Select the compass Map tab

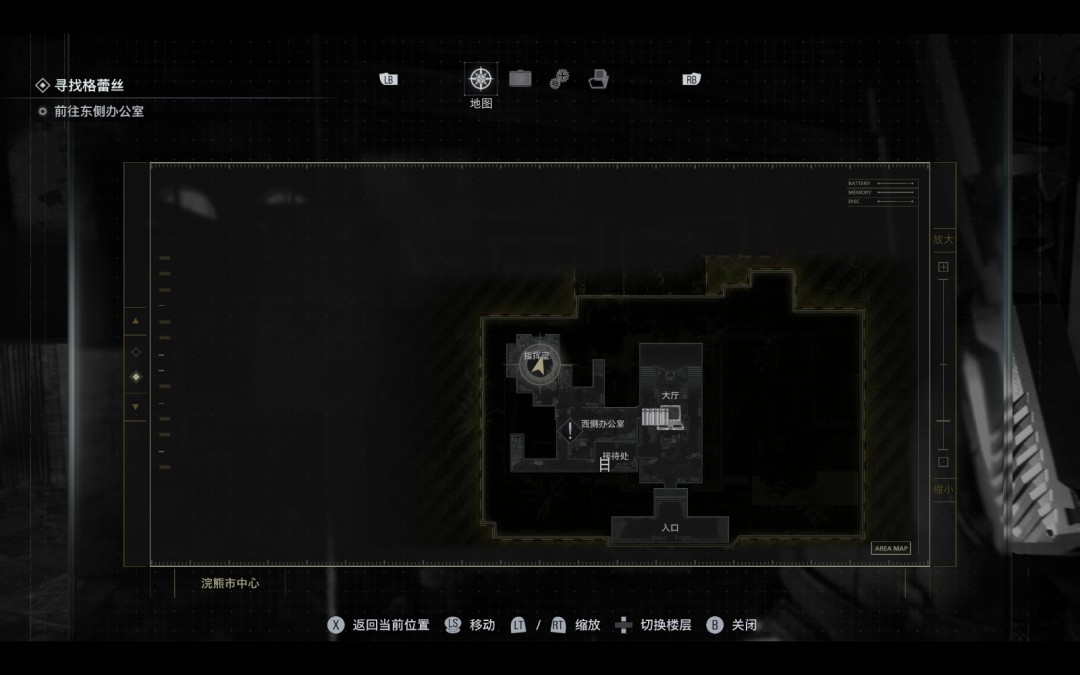(x=482, y=79)
